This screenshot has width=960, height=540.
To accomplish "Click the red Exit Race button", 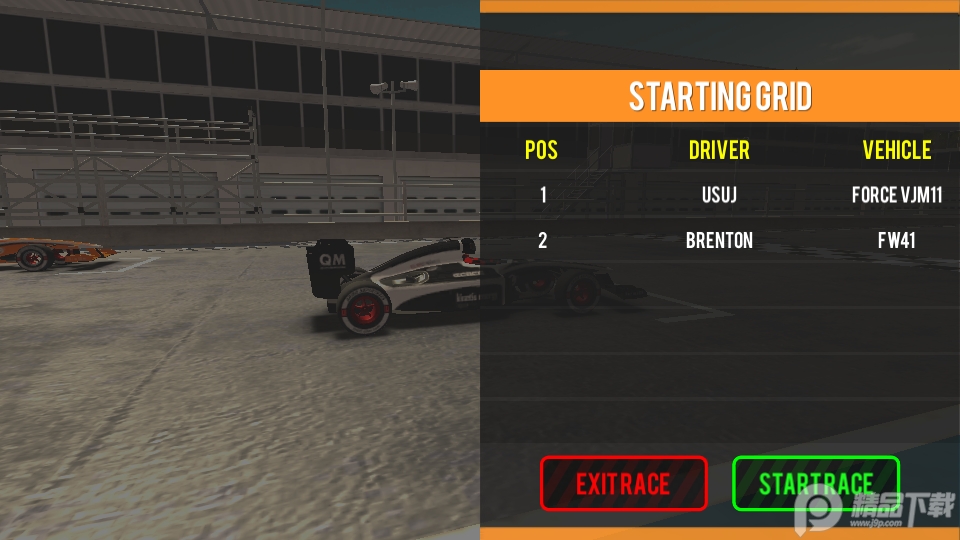I will coord(623,484).
